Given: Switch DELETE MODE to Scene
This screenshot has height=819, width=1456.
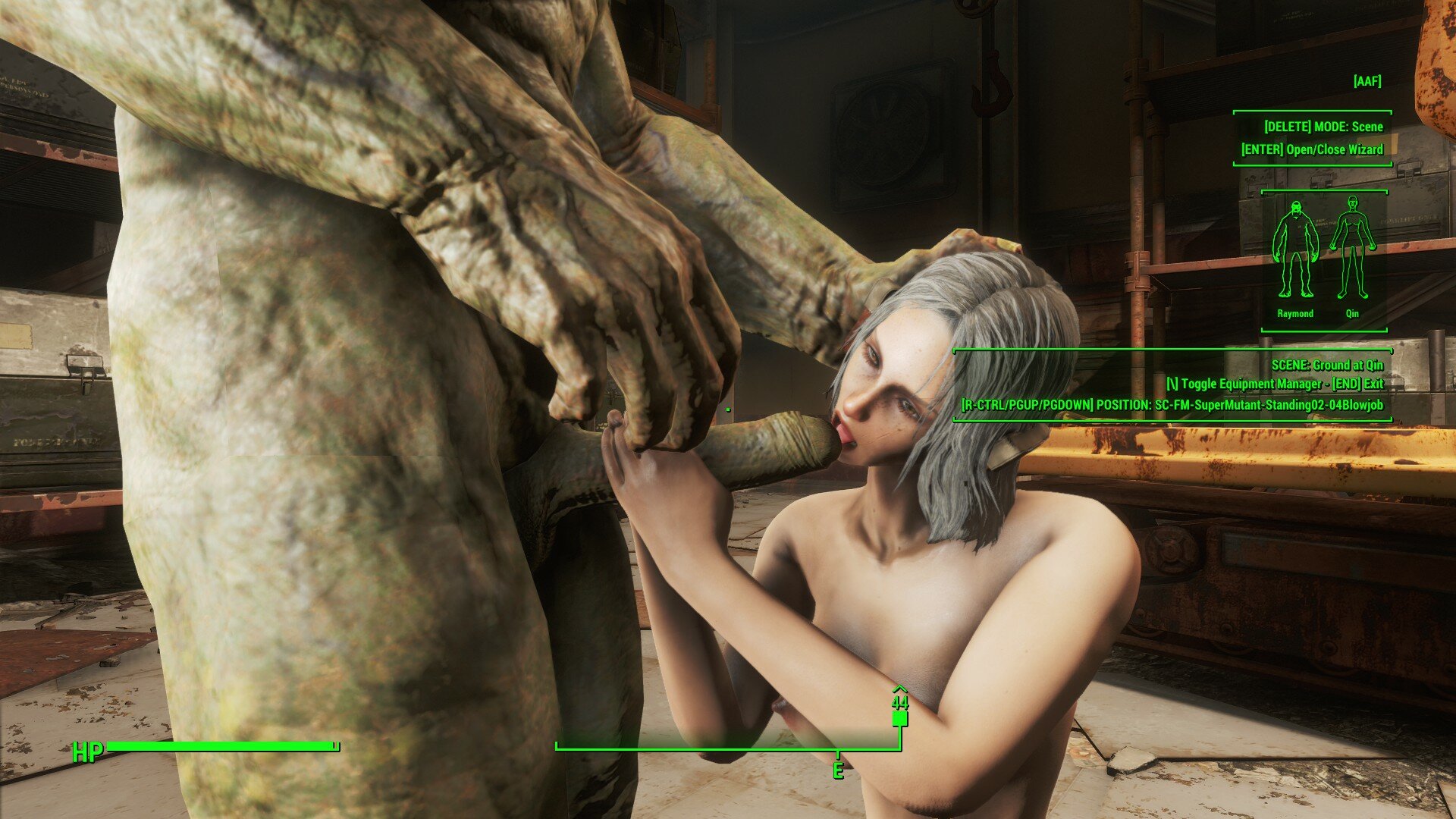Looking at the screenshot, I should pos(1325,127).
